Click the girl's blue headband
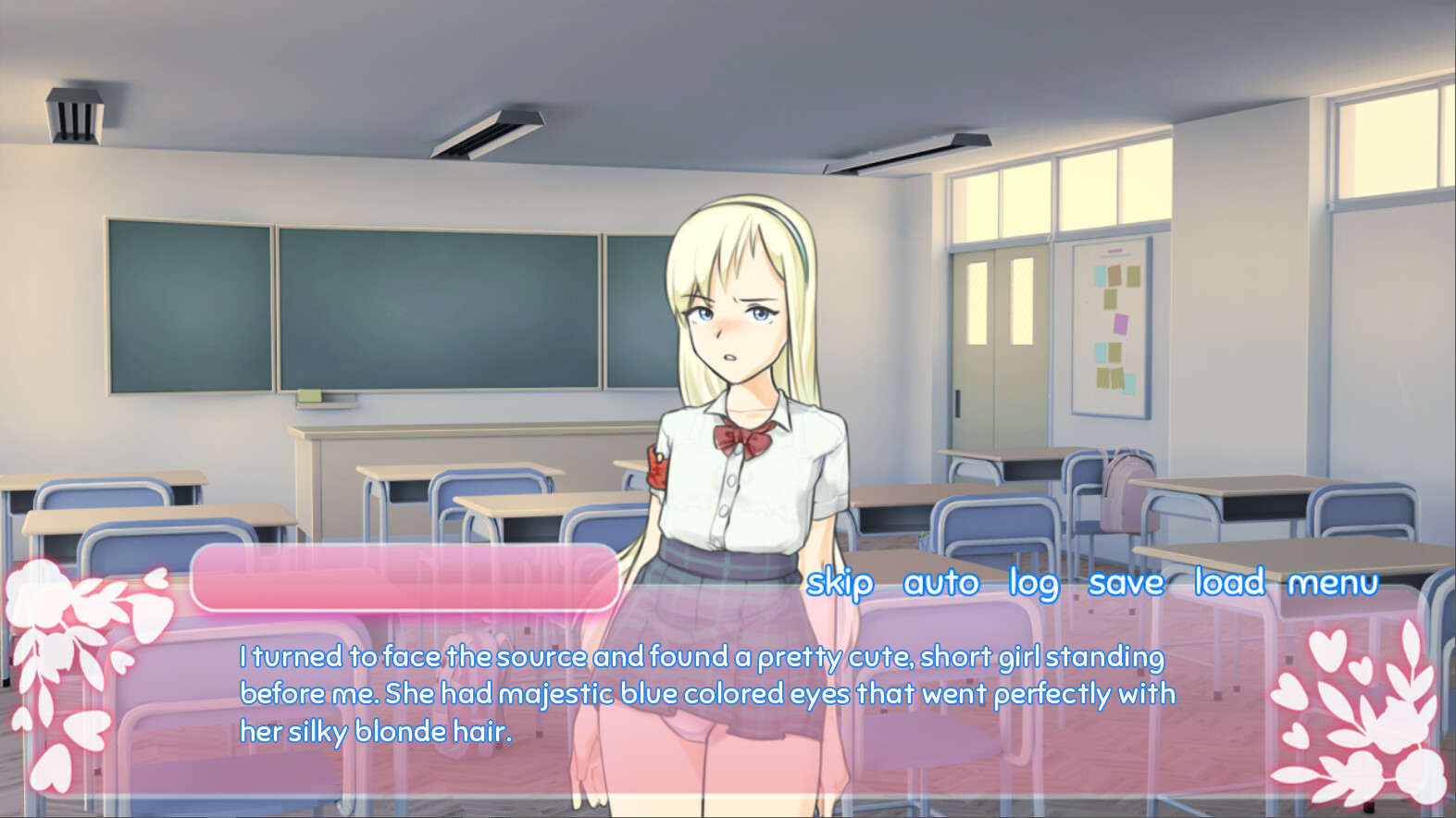The image size is (1456, 818). click(789, 231)
